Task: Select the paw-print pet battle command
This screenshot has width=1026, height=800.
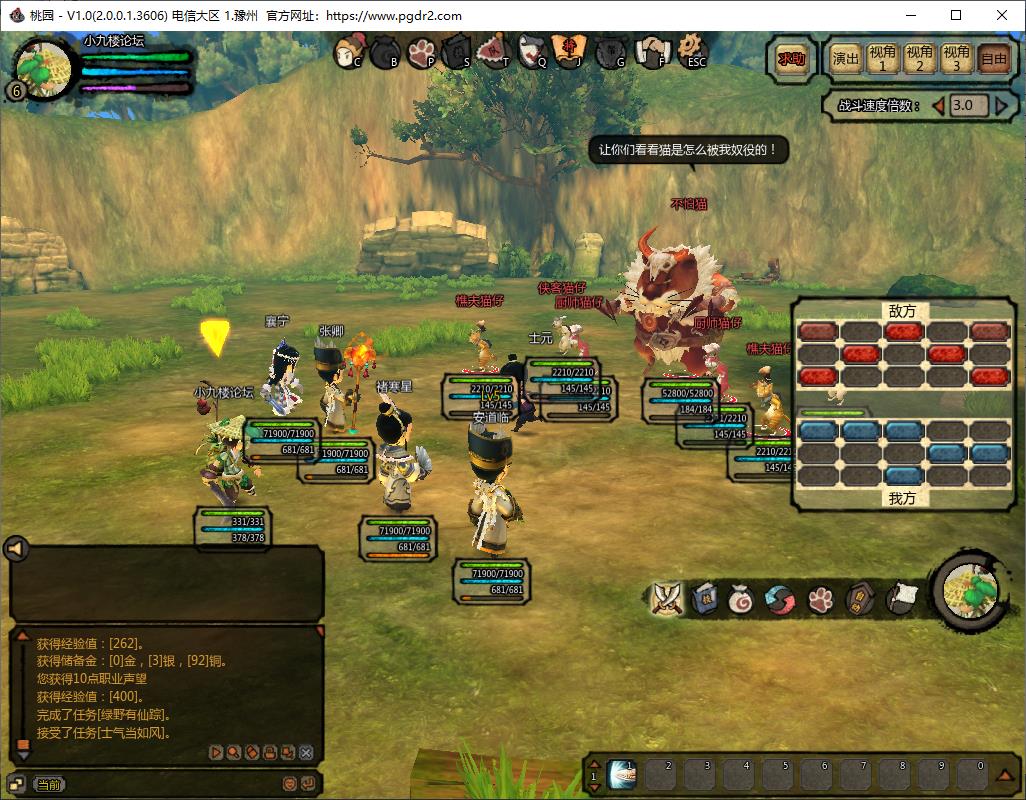Action: tap(820, 598)
